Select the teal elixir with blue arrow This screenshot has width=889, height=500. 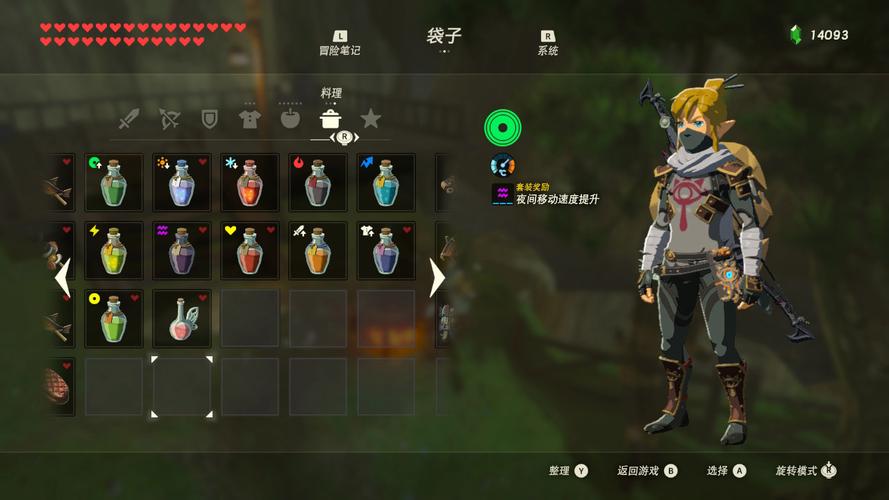[386, 182]
